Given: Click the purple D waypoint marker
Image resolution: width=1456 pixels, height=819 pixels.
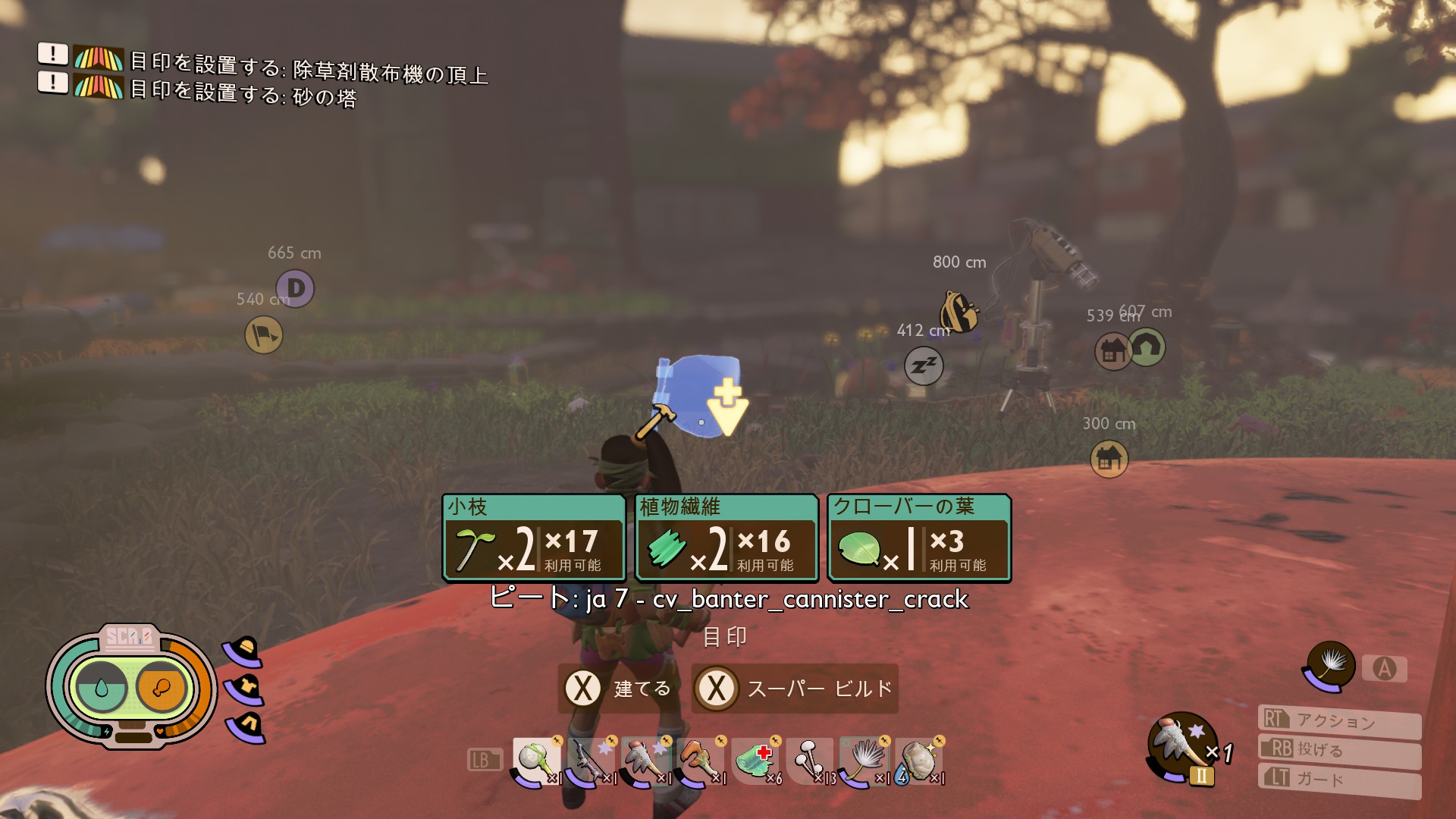Looking at the screenshot, I should (x=296, y=288).
